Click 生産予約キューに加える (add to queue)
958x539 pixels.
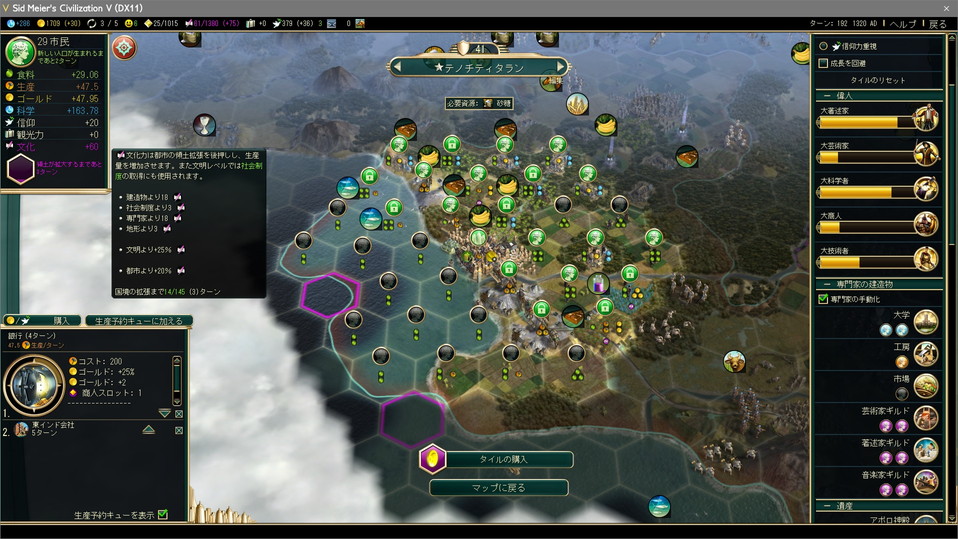click(x=137, y=321)
